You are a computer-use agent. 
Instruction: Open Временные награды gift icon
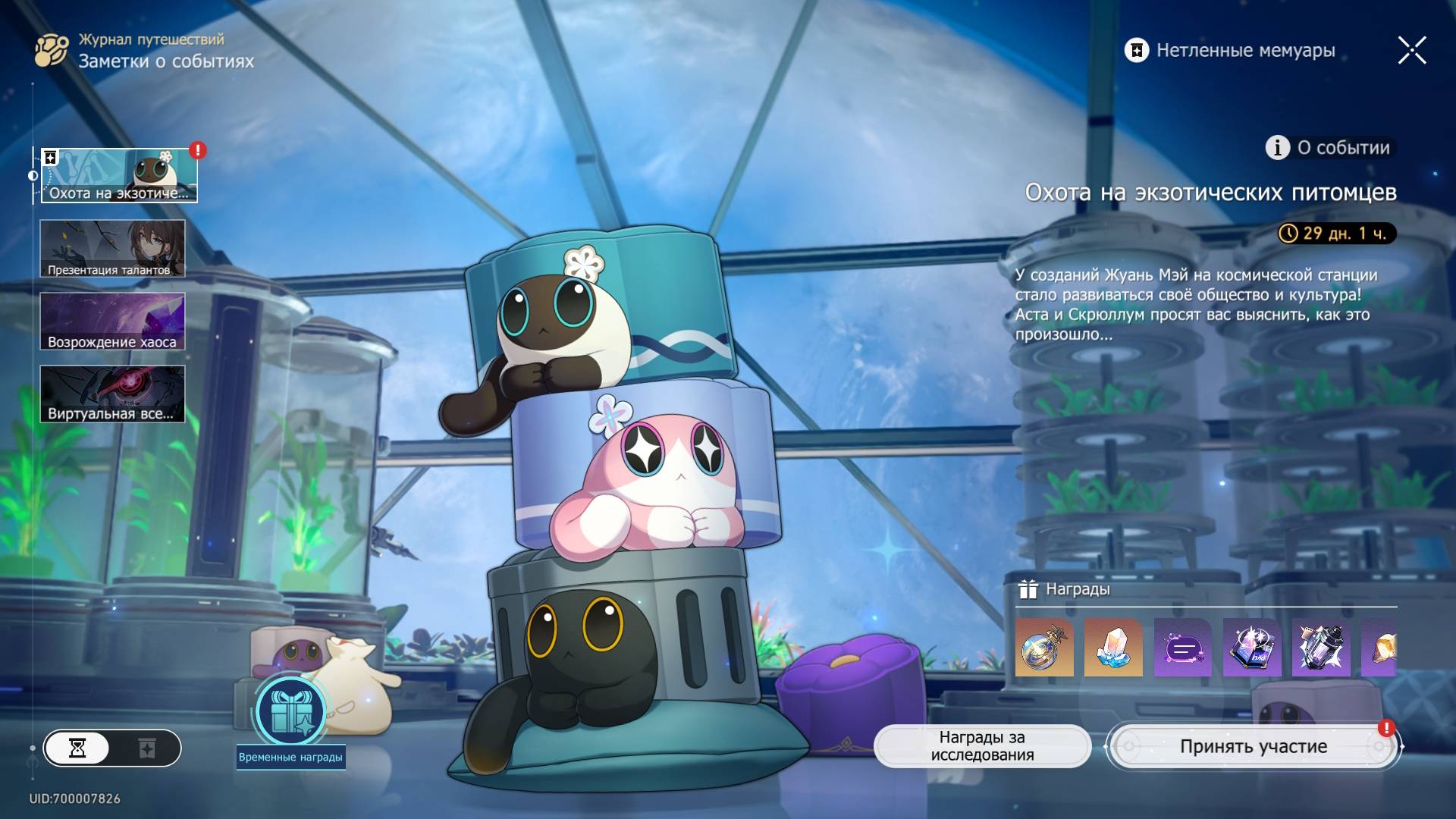click(290, 713)
